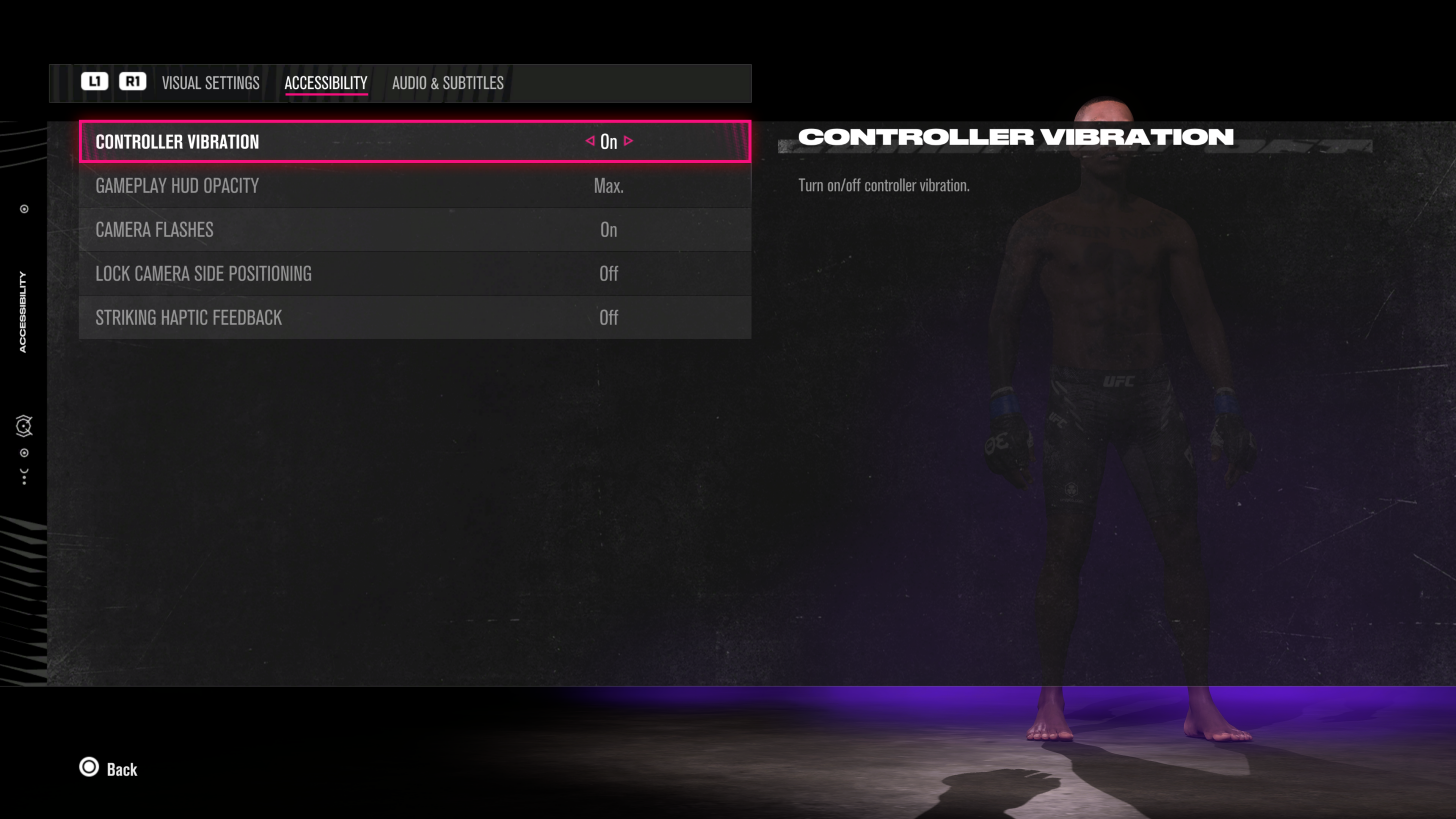Select the Back option at screen bottom
Image resolution: width=1456 pixels, height=819 pixels.
click(x=122, y=768)
